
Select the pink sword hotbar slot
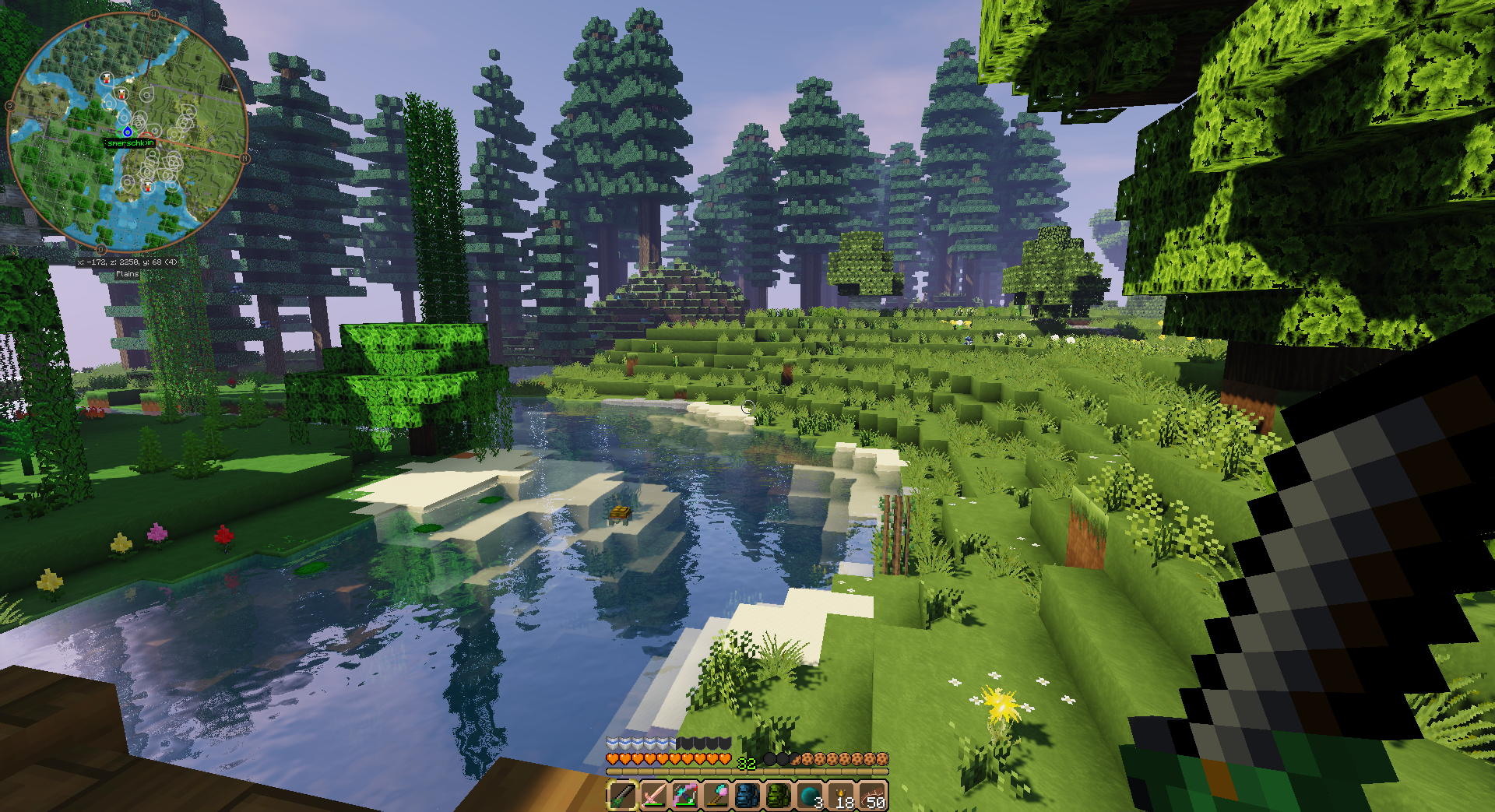[x=653, y=796]
